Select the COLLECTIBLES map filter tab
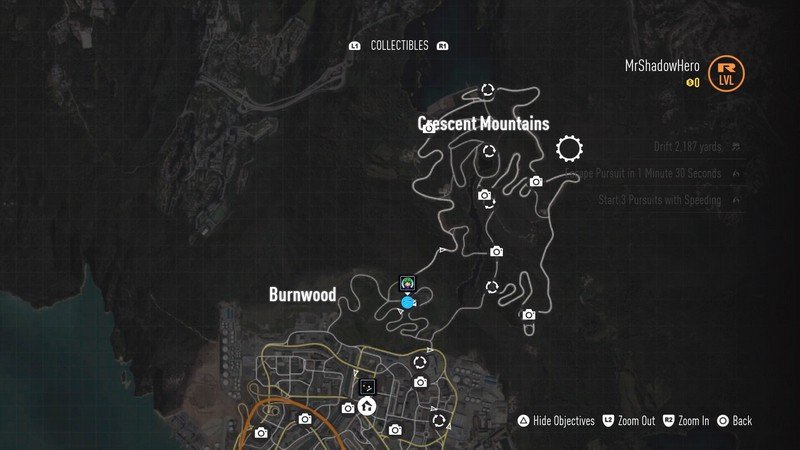 [x=399, y=46]
